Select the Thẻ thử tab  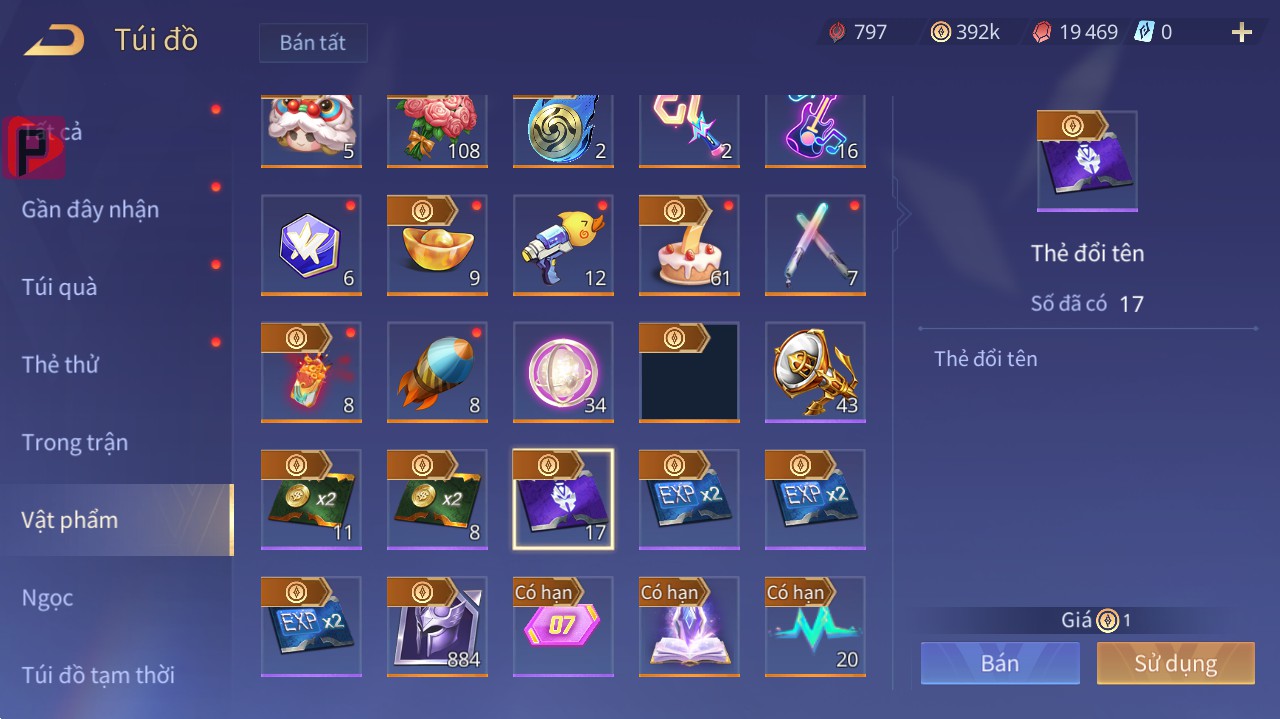tap(60, 364)
